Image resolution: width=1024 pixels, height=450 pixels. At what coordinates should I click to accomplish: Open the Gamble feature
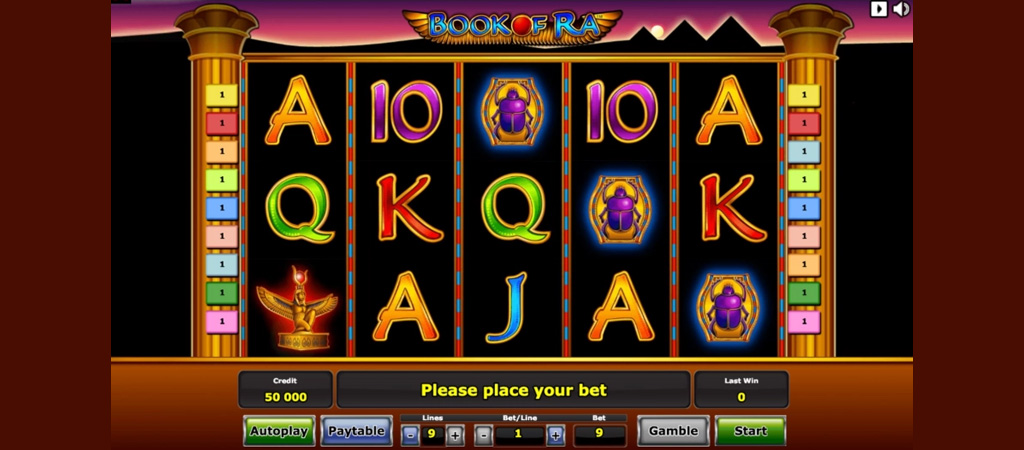point(673,431)
